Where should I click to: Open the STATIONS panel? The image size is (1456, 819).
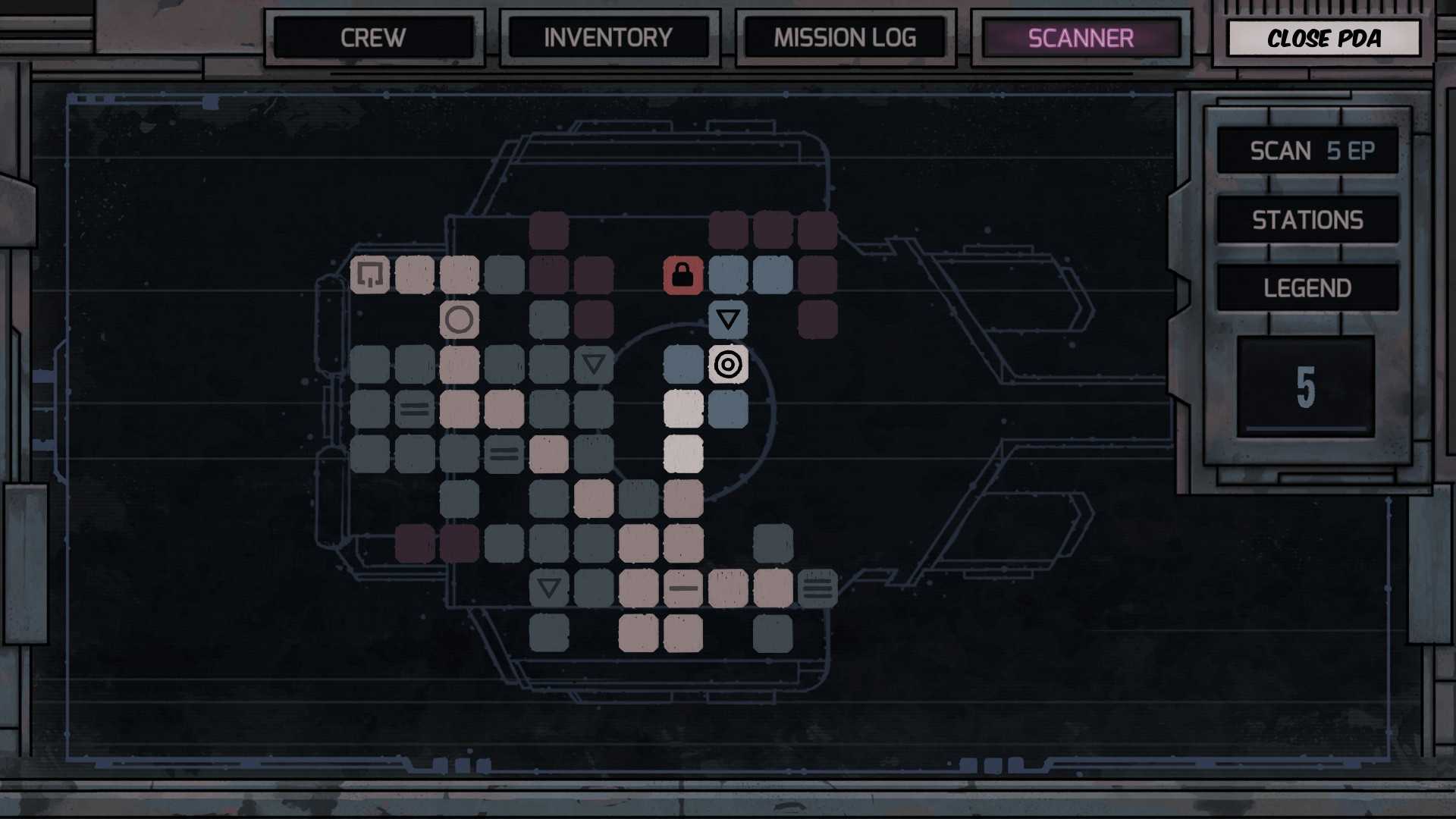click(1307, 219)
